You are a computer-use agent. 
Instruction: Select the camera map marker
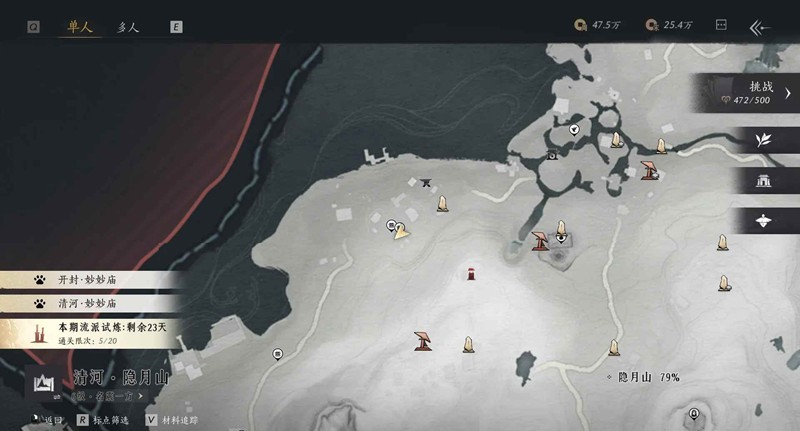coord(552,156)
